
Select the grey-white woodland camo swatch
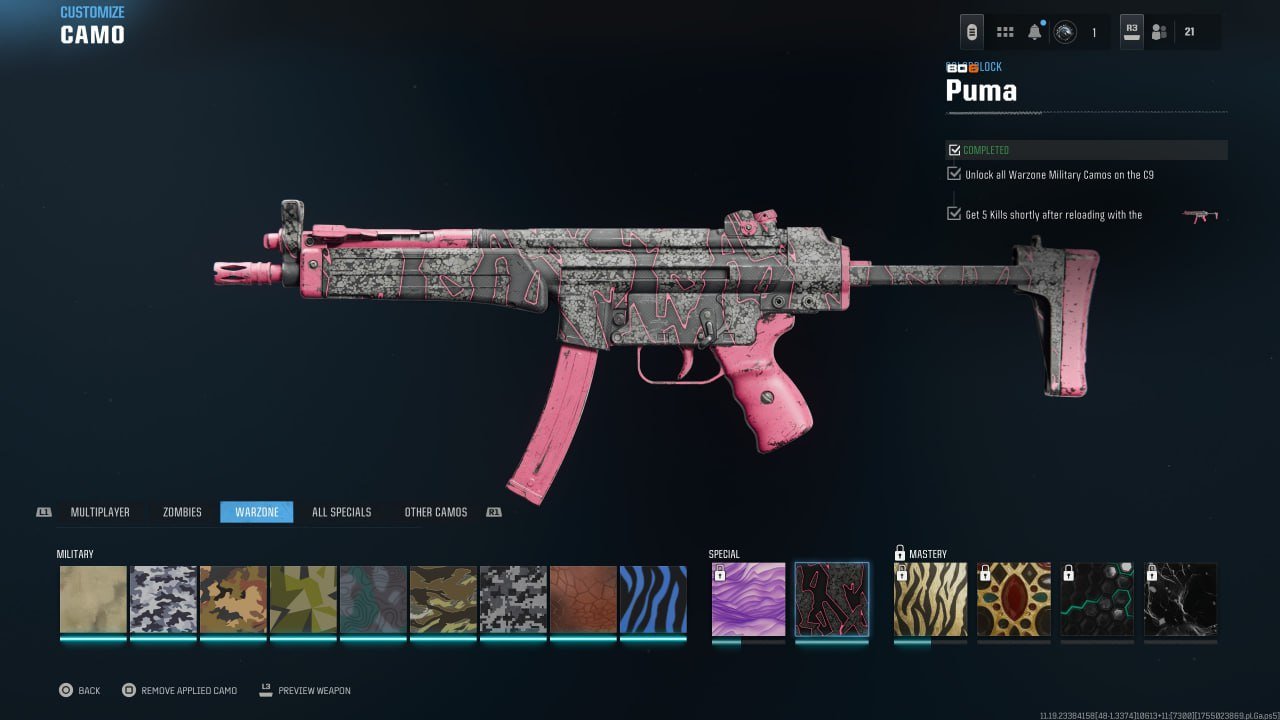tap(163, 600)
